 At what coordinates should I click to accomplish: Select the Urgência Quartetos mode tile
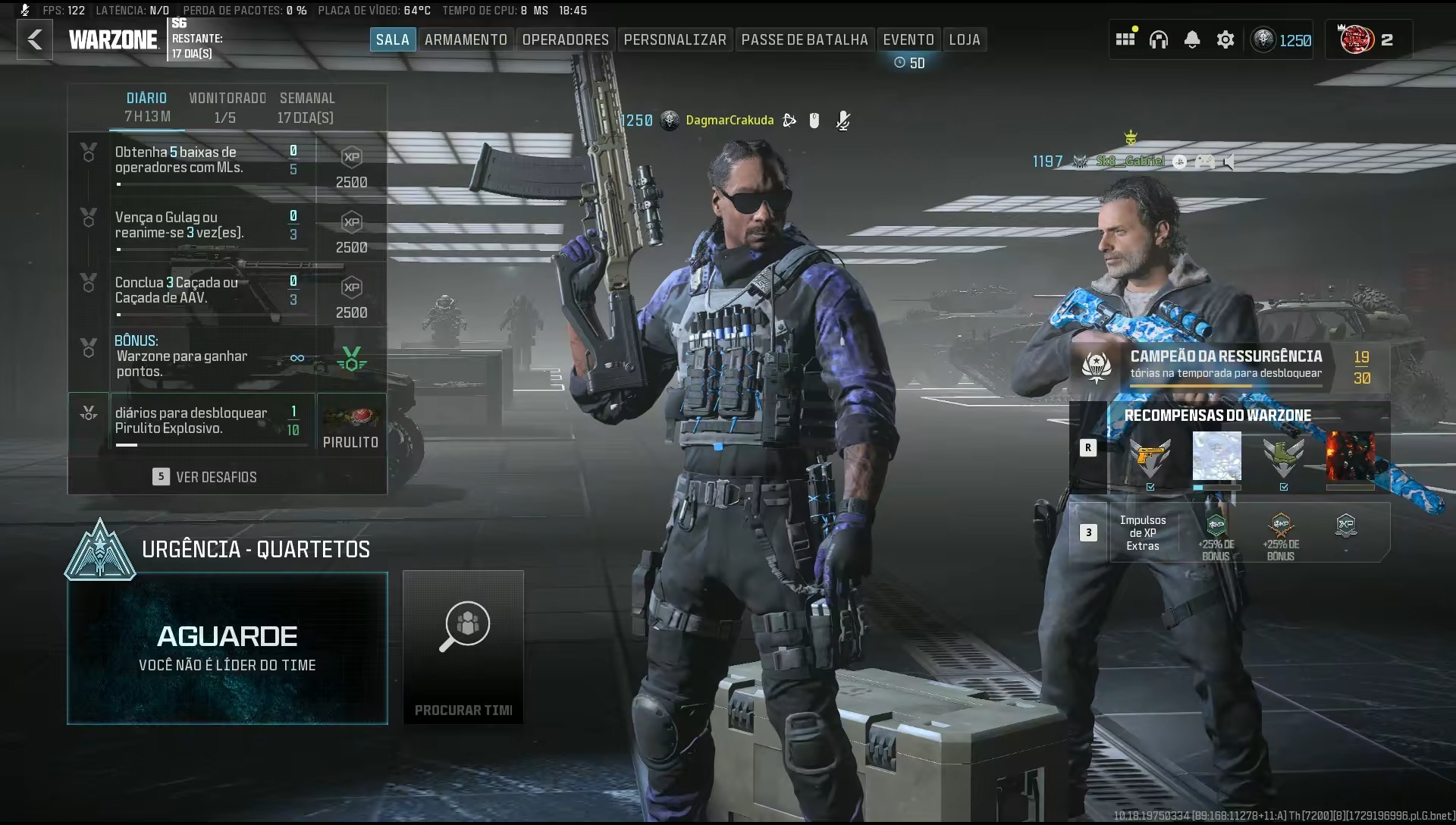(x=227, y=648)
